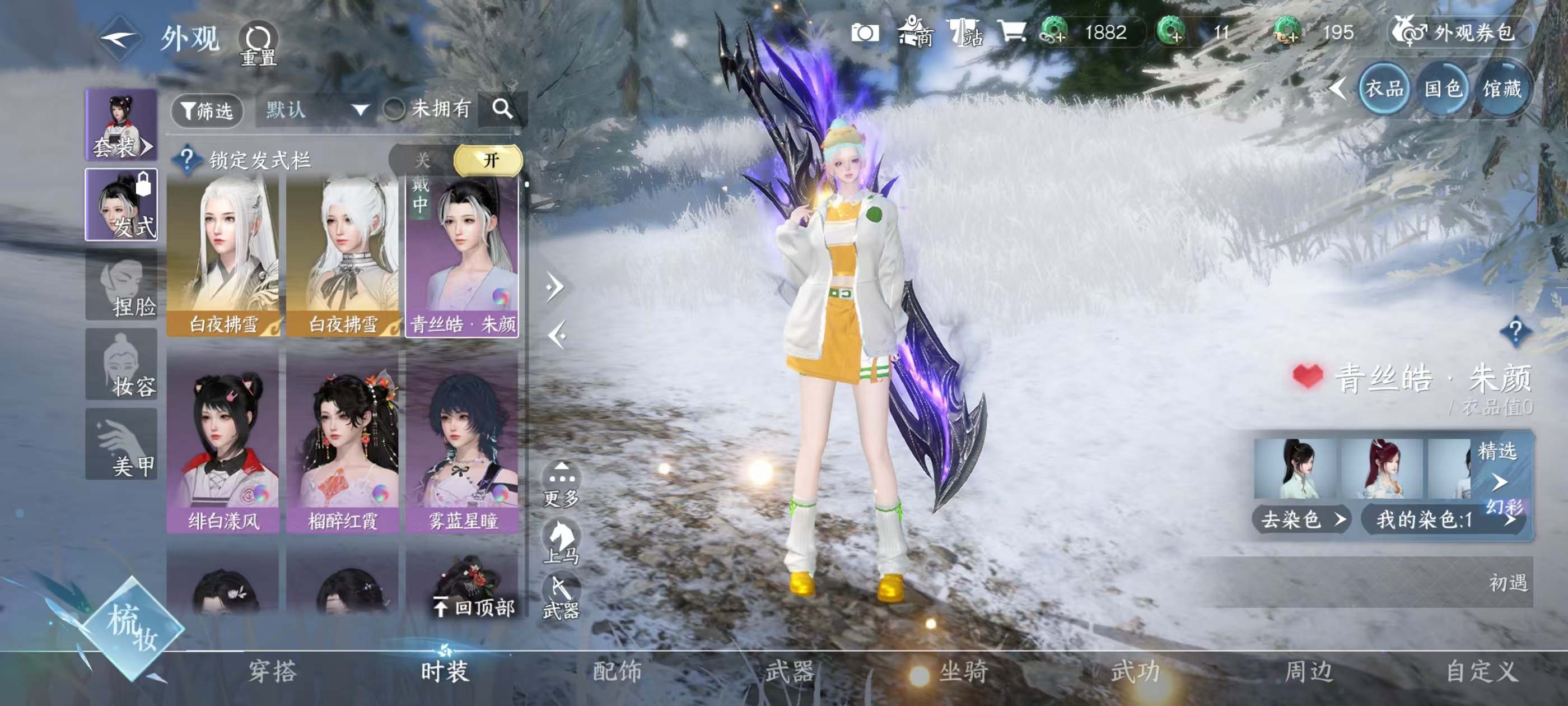This screenshot has width=1568, height=706.
Task: Choose the 妆容 makeup category
Action: [x=121, y=365]
